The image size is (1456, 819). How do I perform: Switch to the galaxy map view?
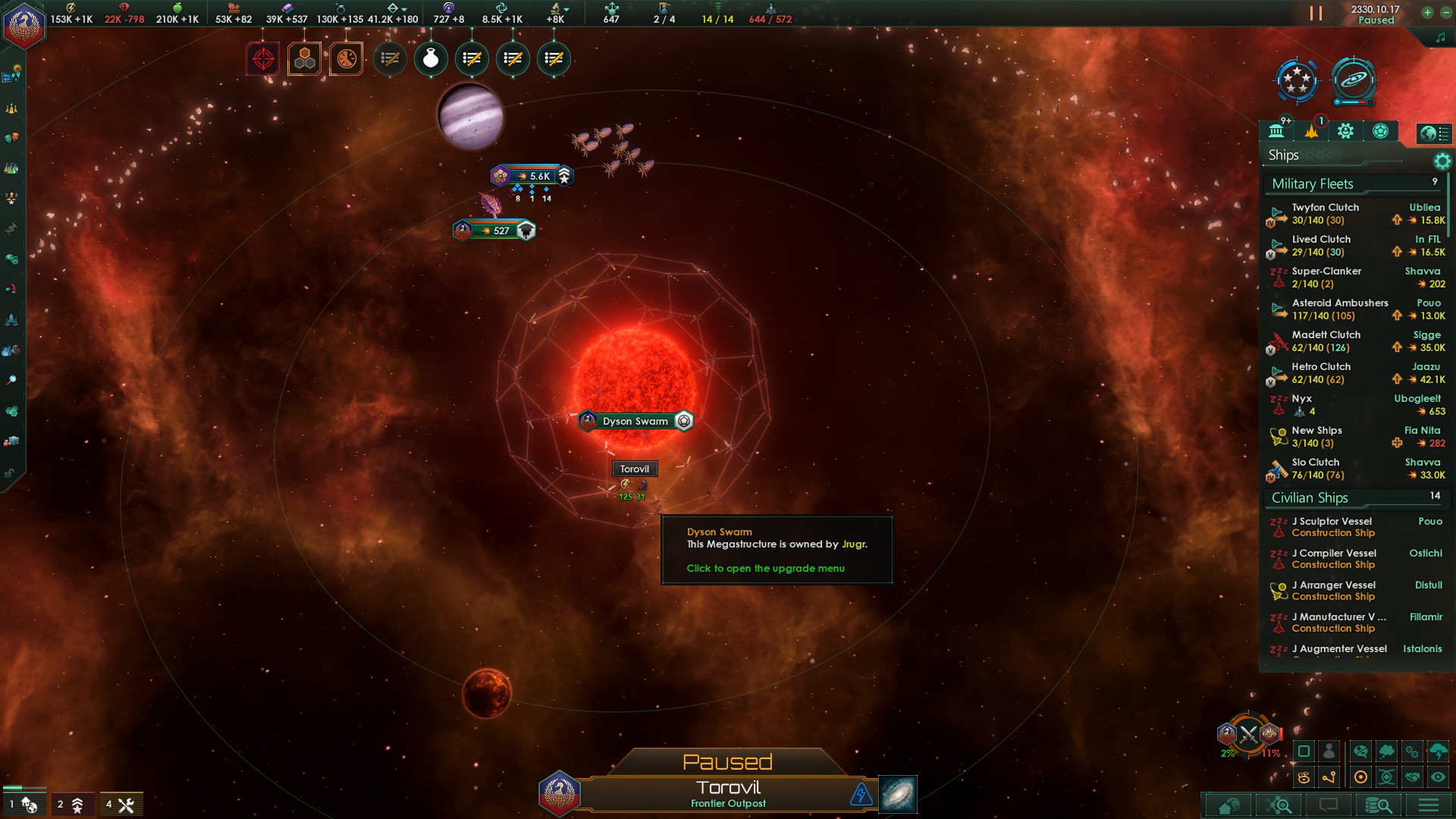pos(897,794)
